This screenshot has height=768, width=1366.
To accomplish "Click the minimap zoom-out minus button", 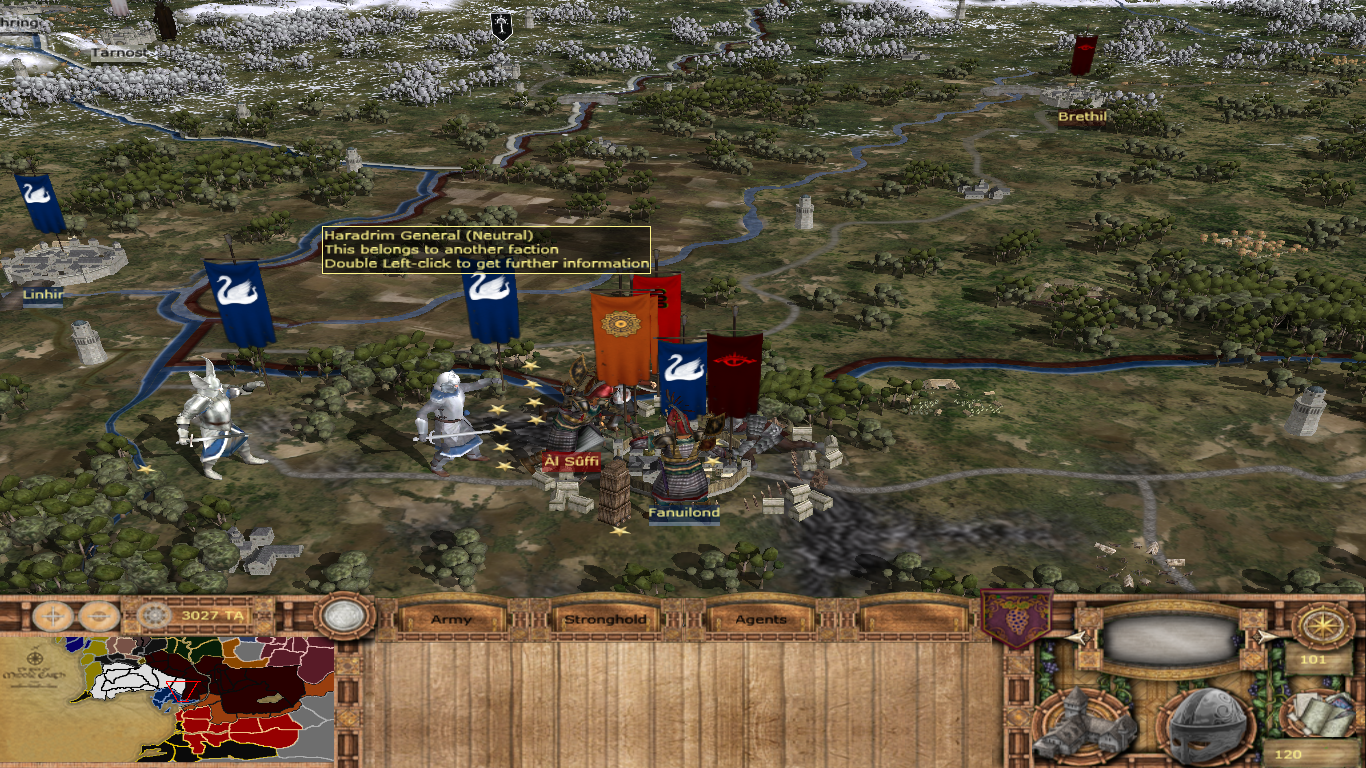I will [x=97, y=616].
